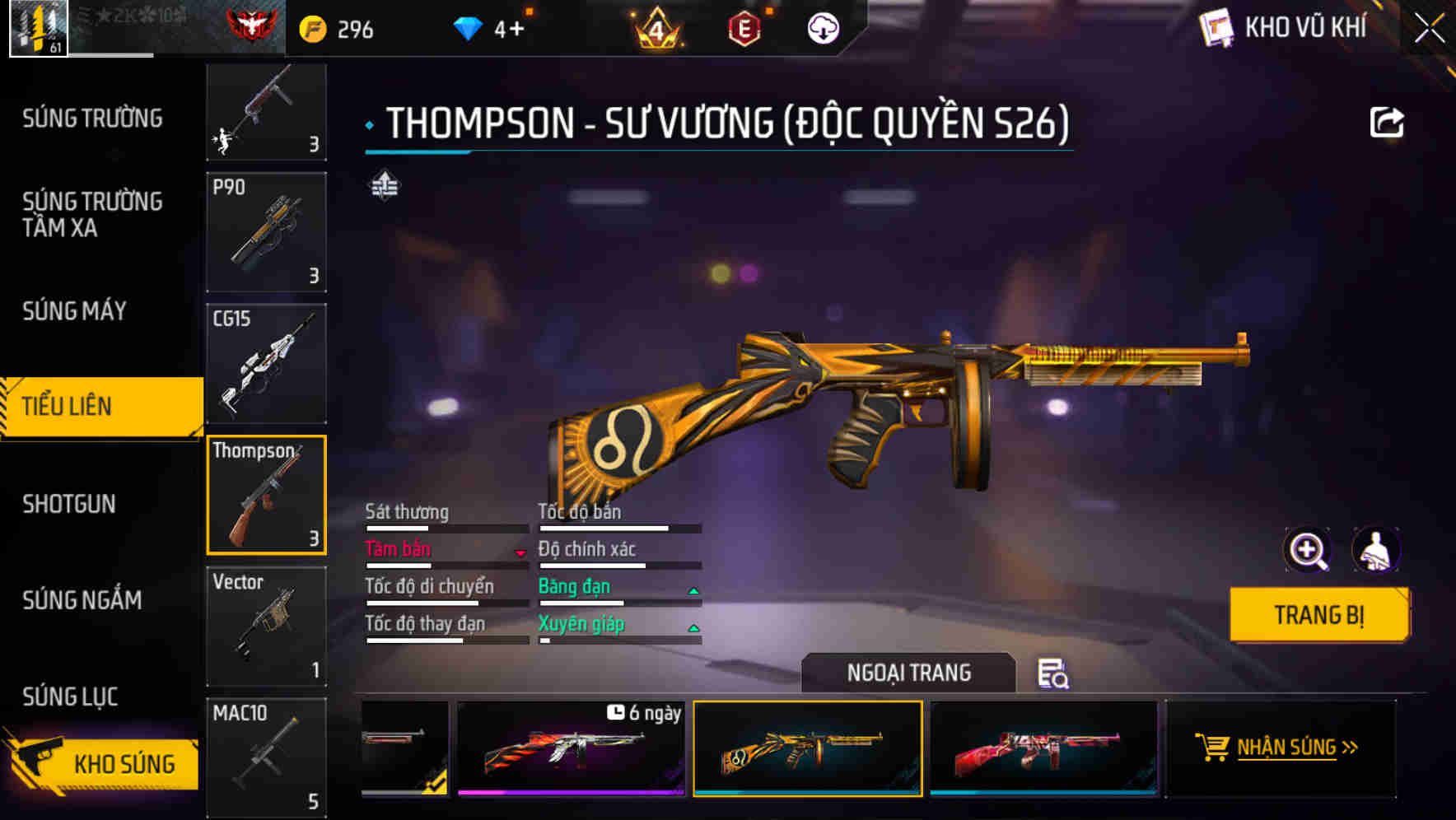Screen dimensions: 1456x820
Task: Switch to the NGOẠI TRANG tab
Action: point(908,673)
